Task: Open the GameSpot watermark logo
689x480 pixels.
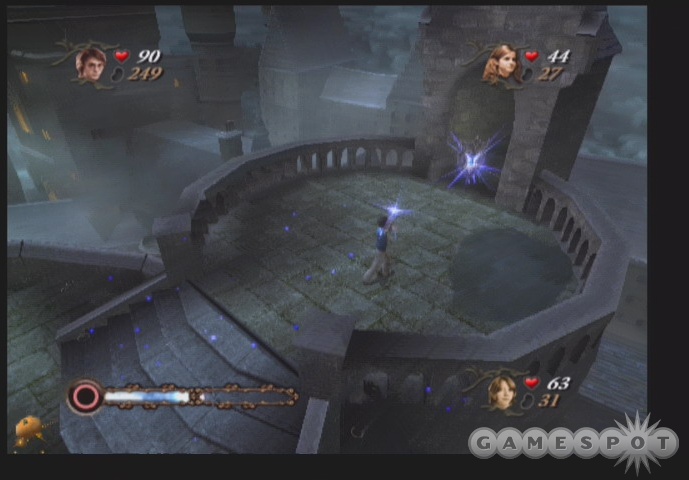Action: 574,442
